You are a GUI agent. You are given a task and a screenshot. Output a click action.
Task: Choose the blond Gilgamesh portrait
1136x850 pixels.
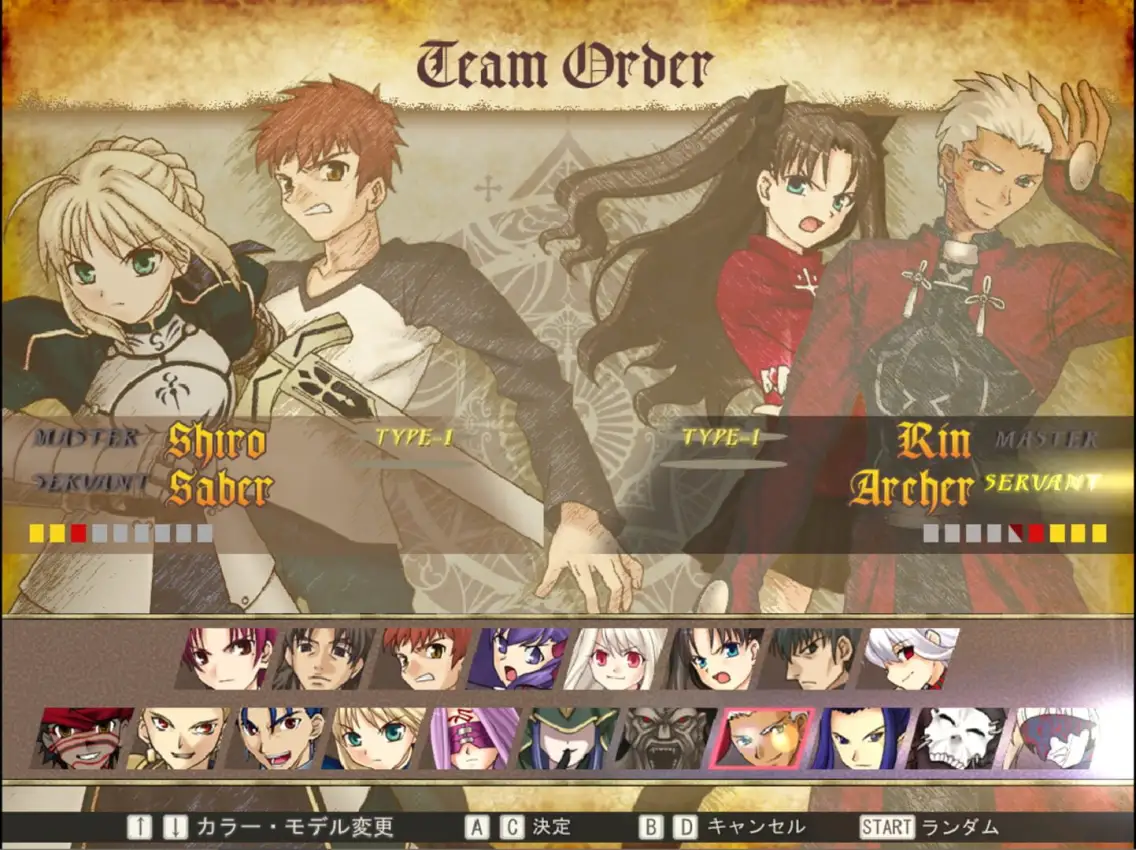[182, 738]
